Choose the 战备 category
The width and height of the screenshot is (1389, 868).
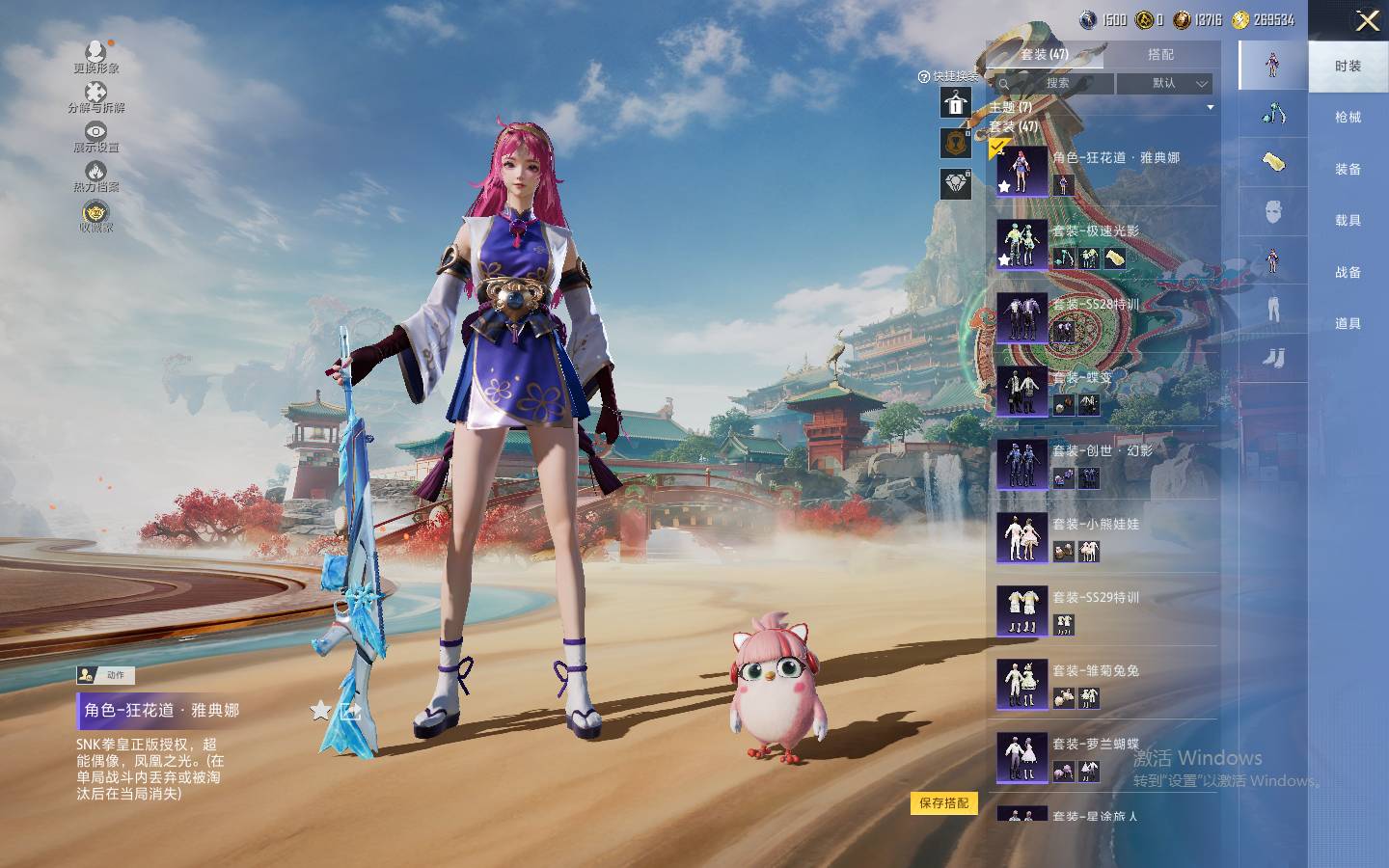[1348, 273]
